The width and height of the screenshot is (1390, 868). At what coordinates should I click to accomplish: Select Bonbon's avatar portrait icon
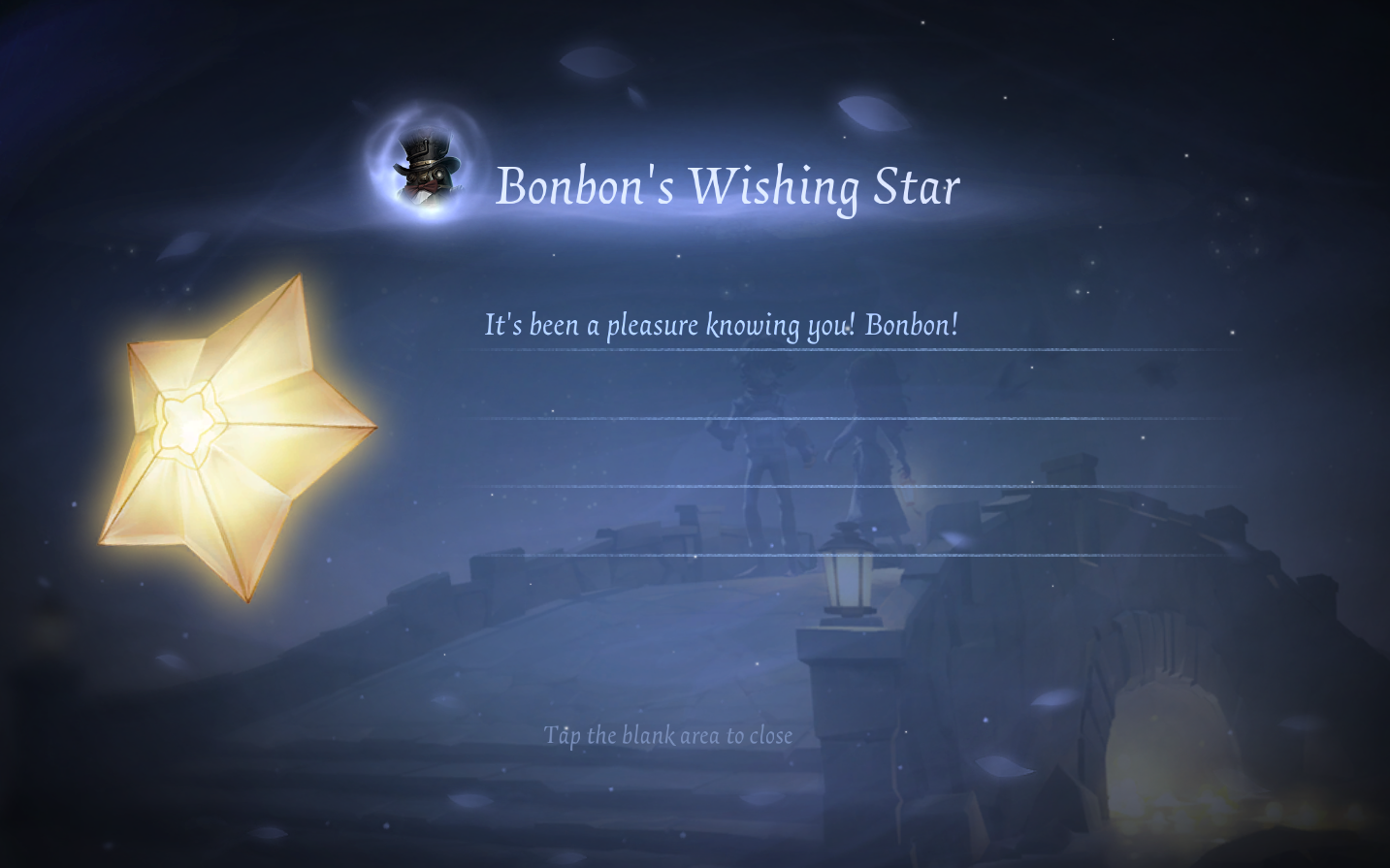(x=426, y=168)
